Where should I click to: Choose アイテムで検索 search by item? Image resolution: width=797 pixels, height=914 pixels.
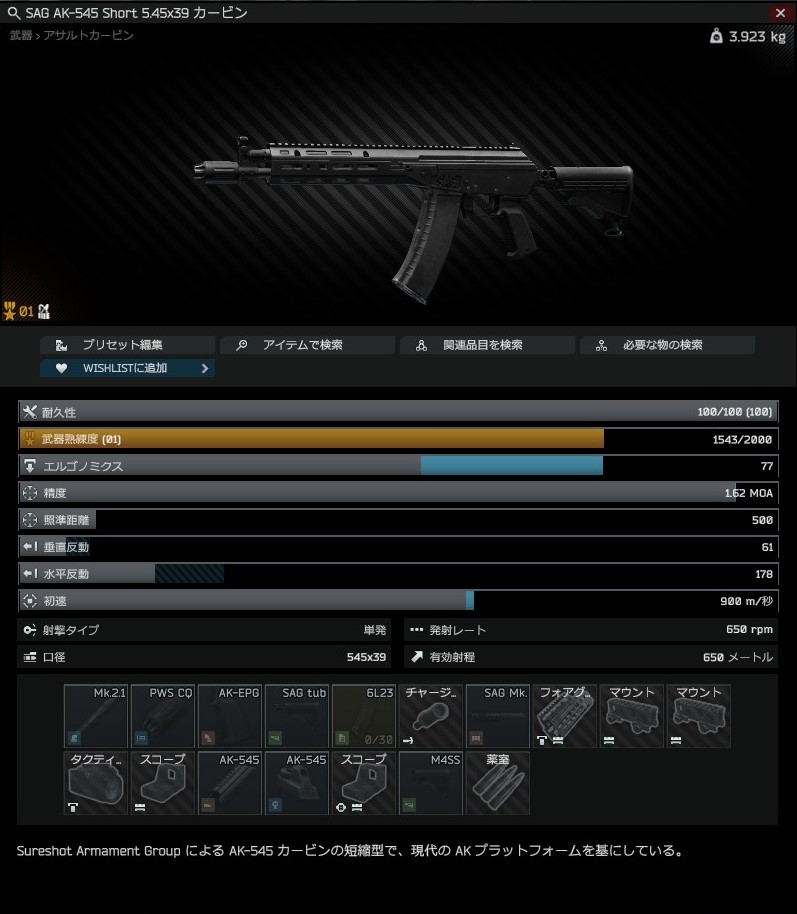pyautogui.click(x=307, y=345)
